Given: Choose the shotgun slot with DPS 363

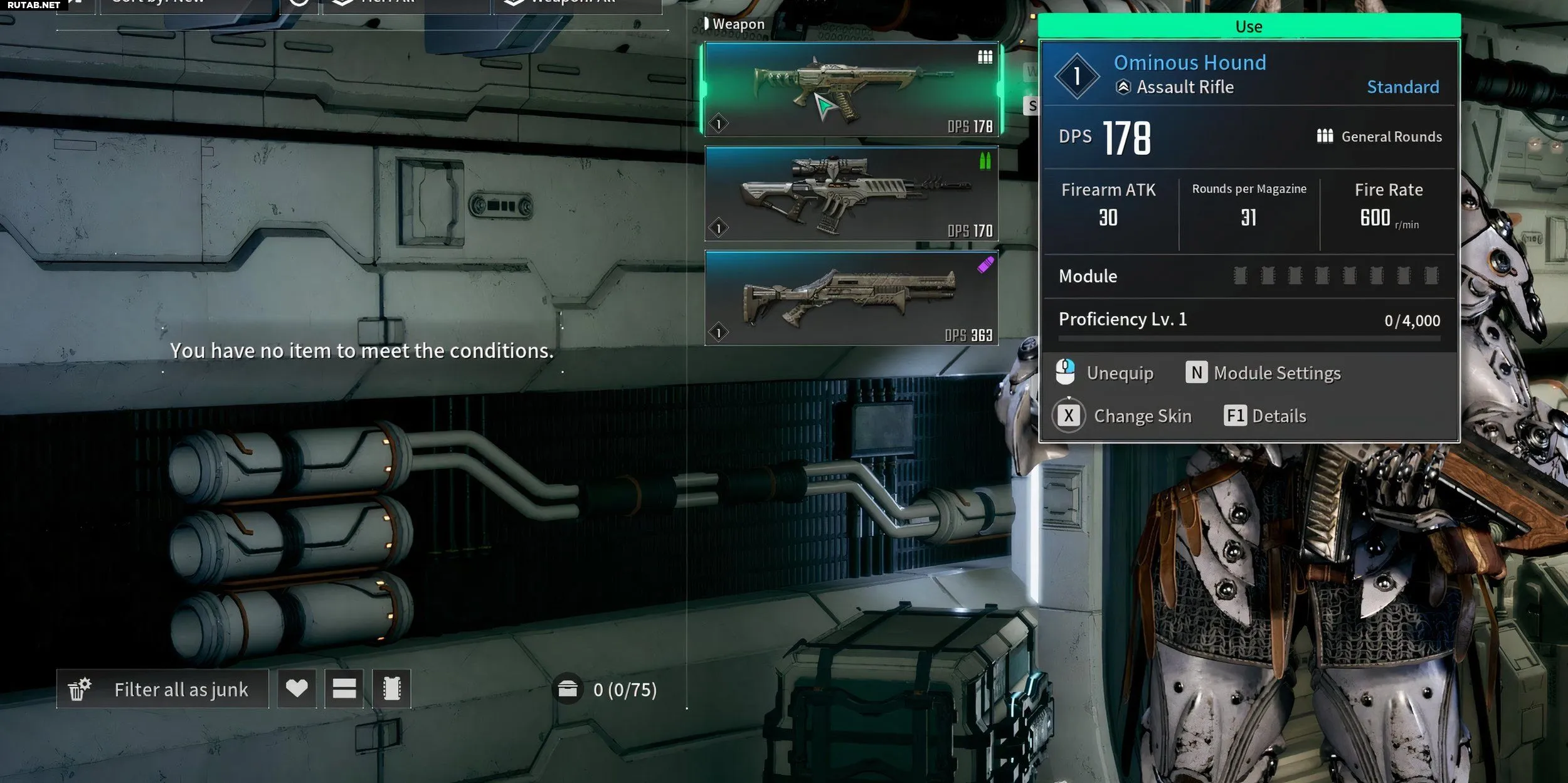Looking at the screenshot, I should tap(851, 298).
